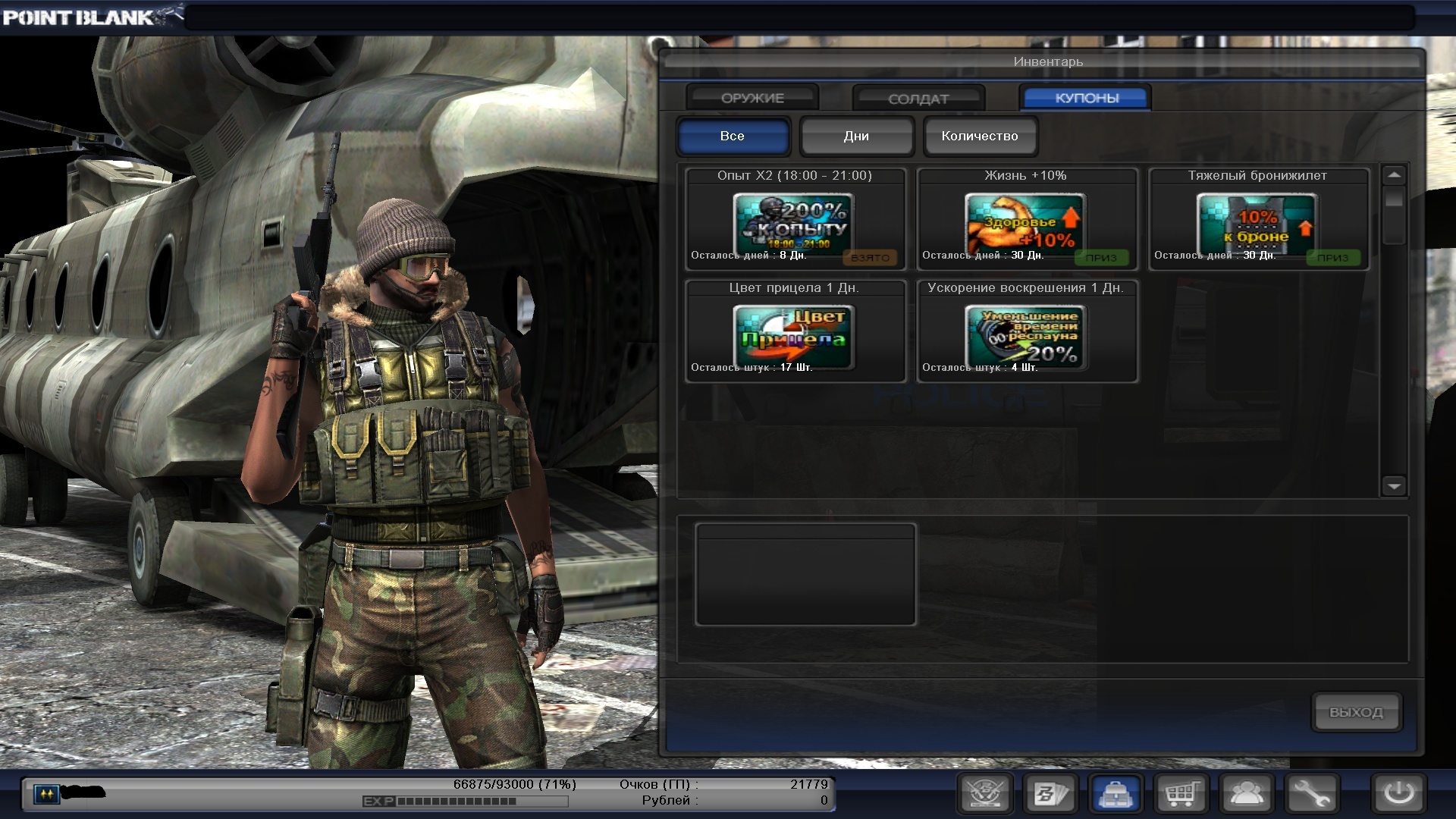
Task: Open the СОЛДАТ tab
Action: pos(918,99)
